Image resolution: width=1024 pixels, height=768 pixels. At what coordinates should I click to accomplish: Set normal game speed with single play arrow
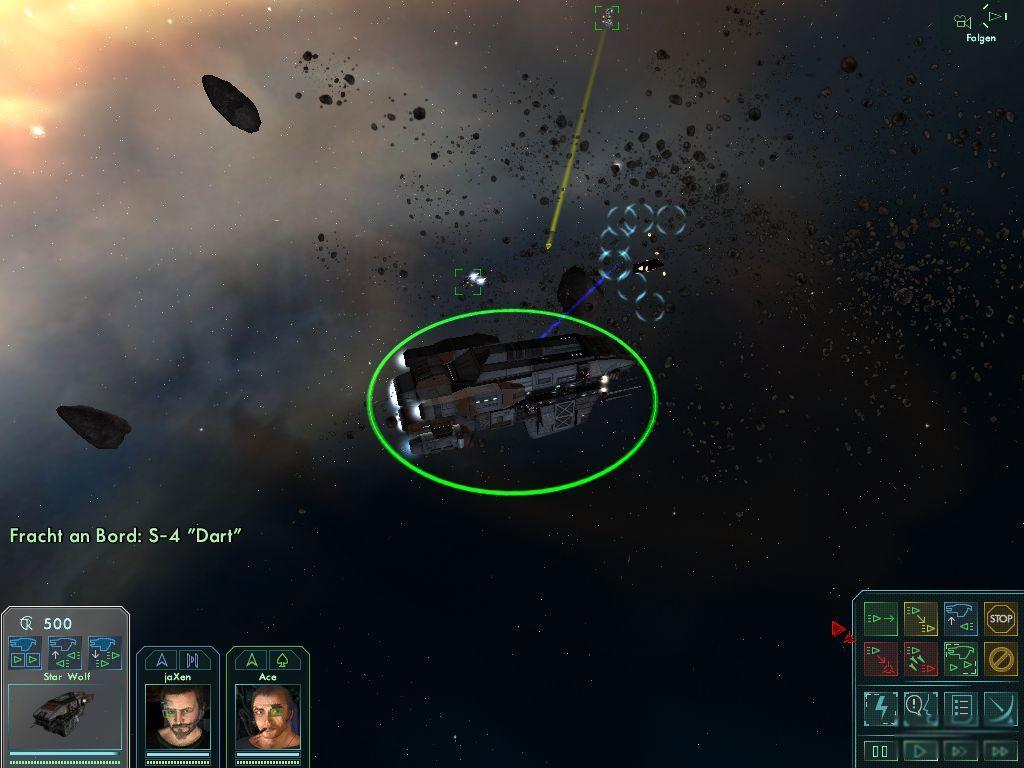click(920, 751)
